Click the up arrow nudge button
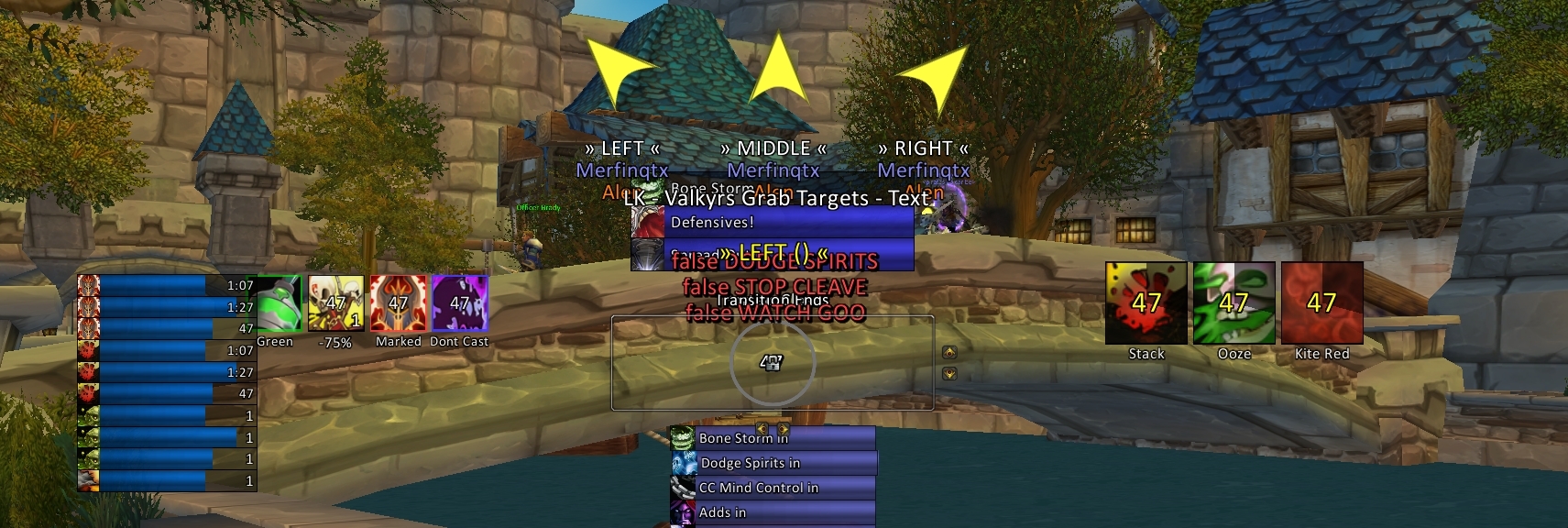 [949, 352]
